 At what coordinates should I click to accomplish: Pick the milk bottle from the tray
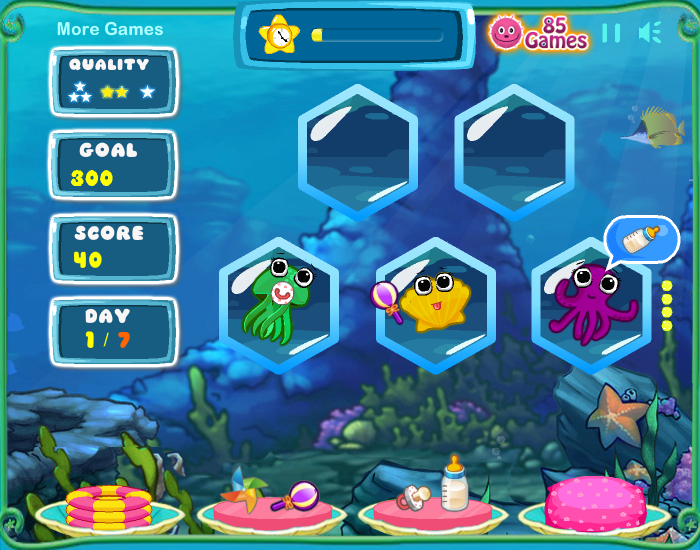tap(455, 485)
